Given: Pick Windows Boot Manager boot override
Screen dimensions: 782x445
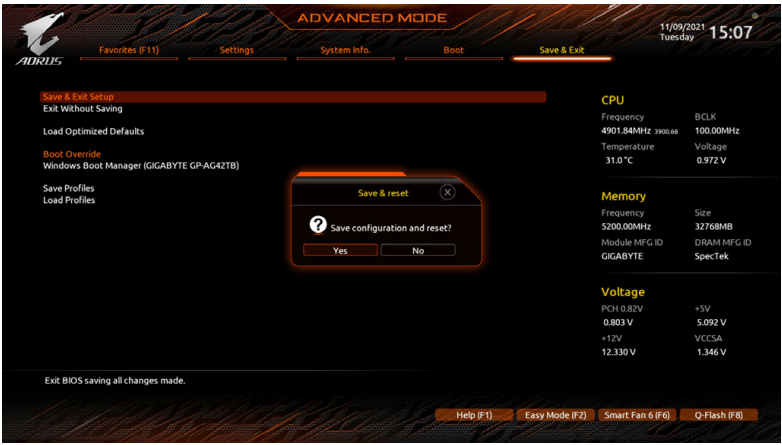Looking at the screenshot, I should (140, 165).
